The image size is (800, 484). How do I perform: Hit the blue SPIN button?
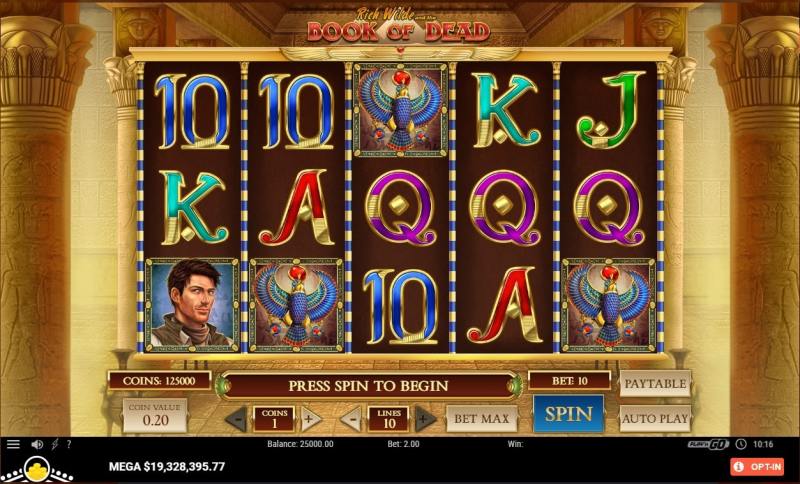click(568, 413)
